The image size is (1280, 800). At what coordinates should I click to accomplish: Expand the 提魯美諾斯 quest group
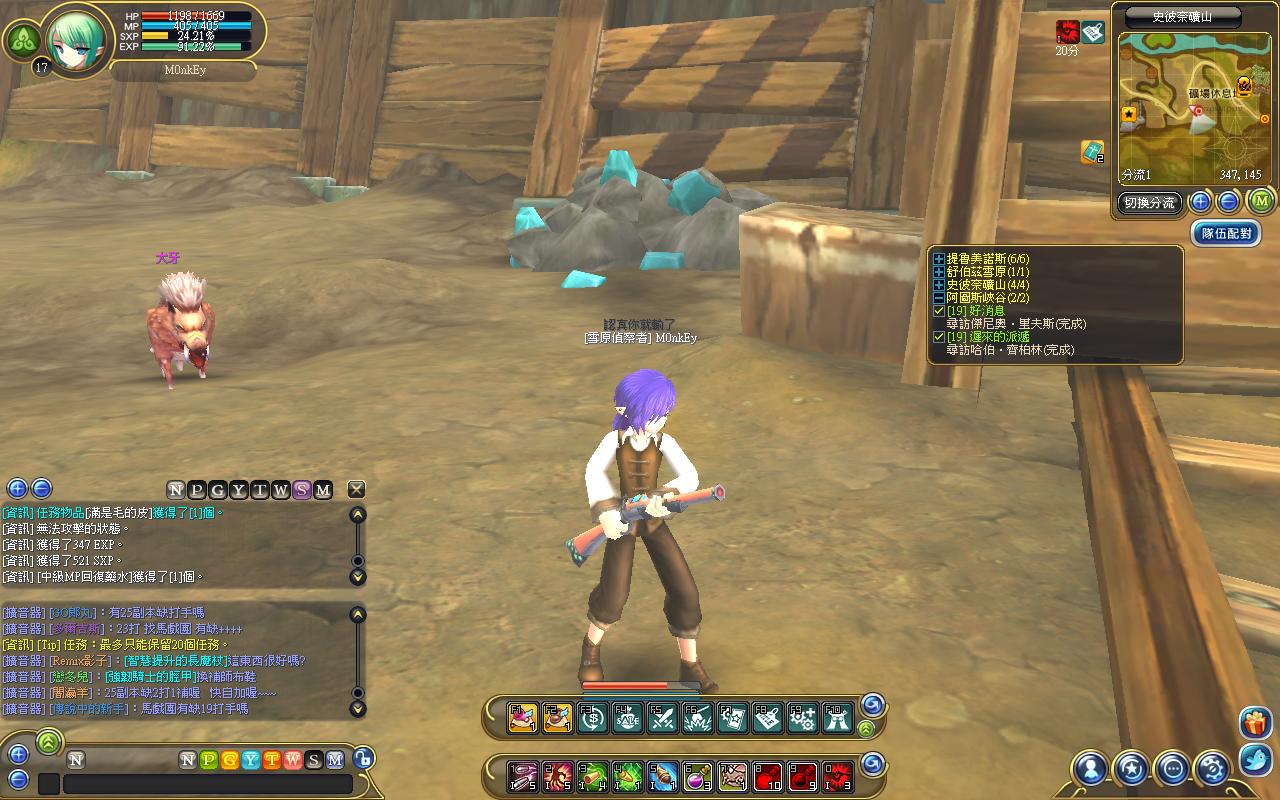(x=939, y=259)
